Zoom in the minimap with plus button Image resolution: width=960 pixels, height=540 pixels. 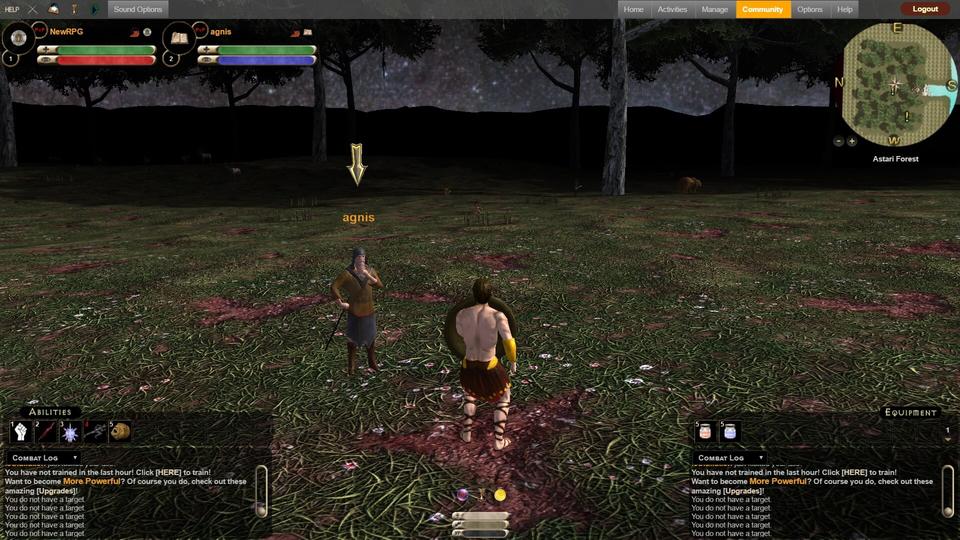pos(852,141)
